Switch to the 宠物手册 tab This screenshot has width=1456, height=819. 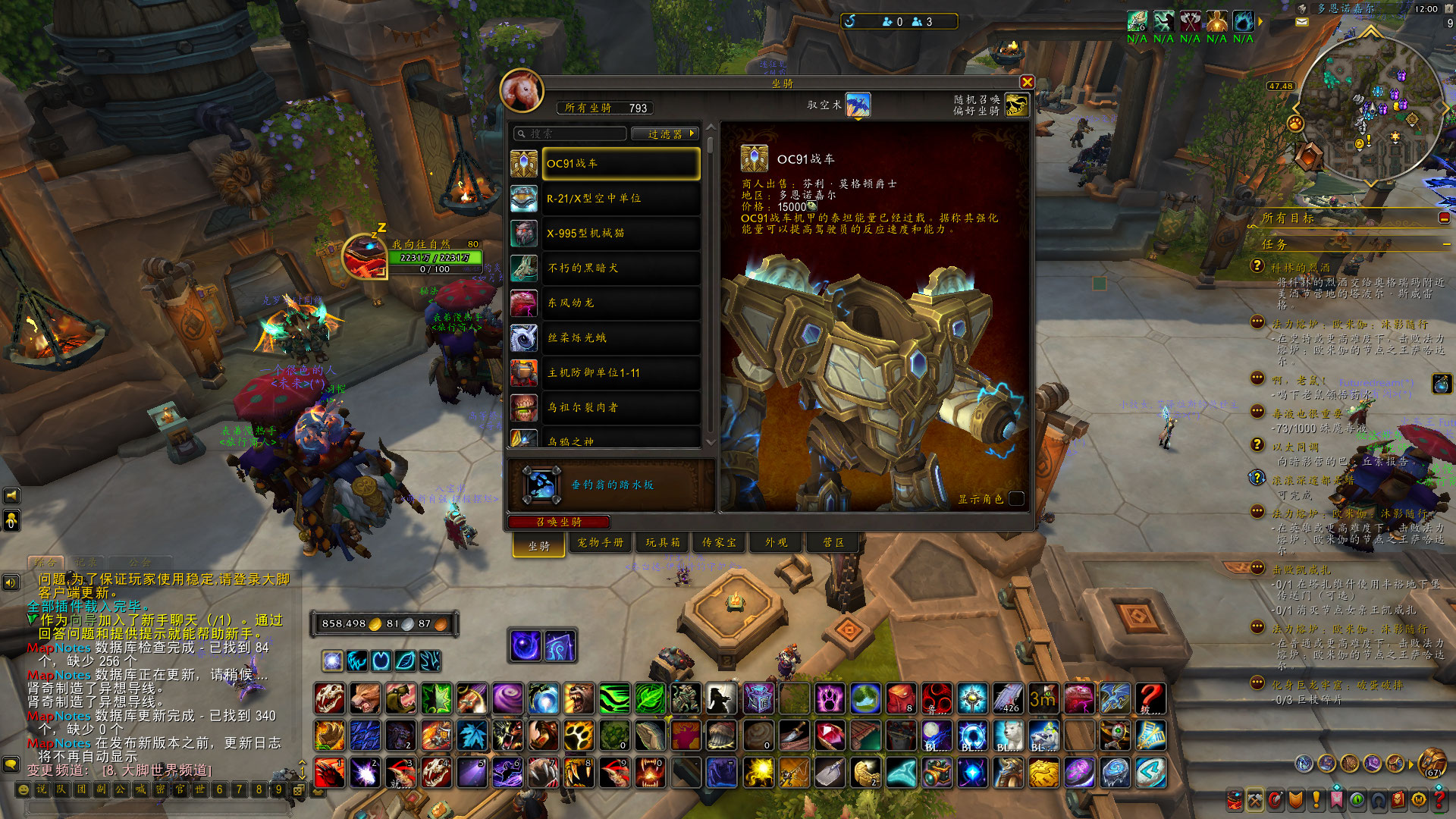click(600, 543)
